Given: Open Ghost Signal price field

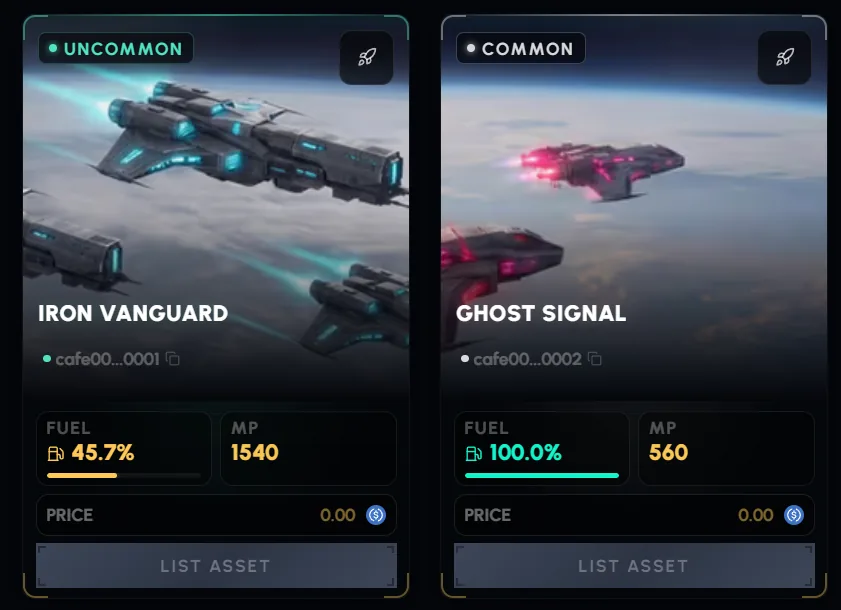Looking at the screenshot, I should point(634,515).
